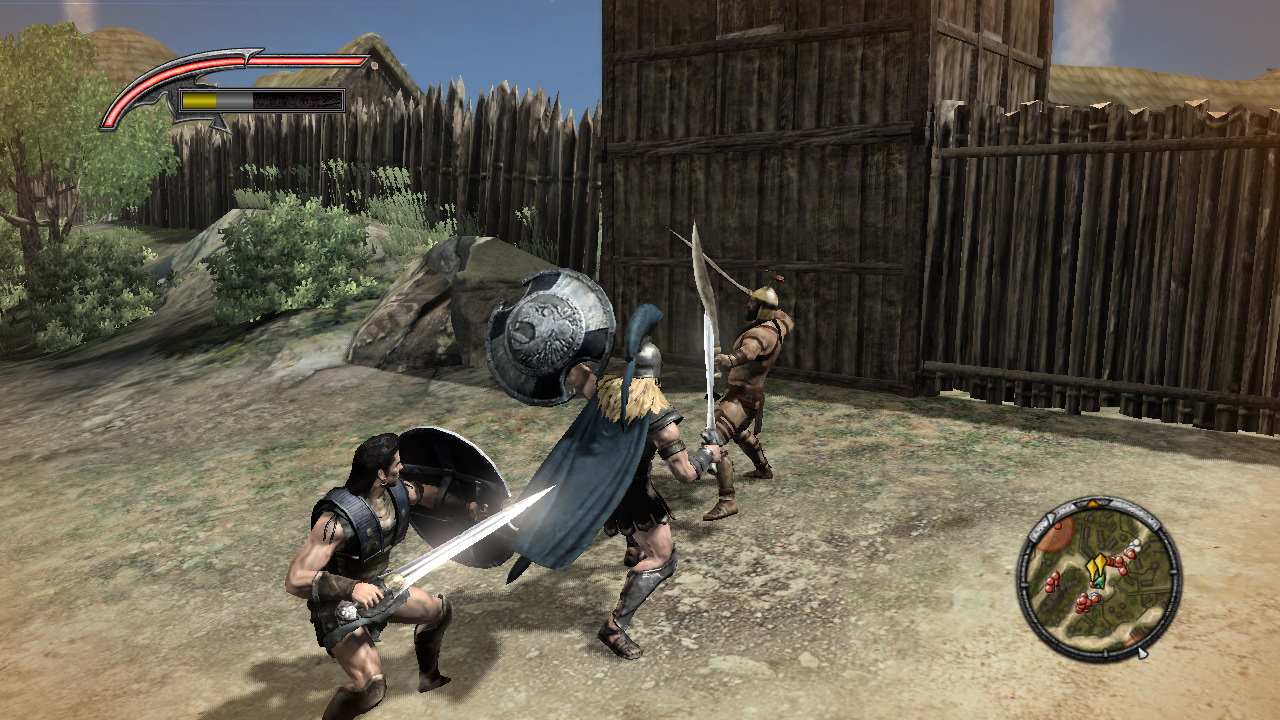Viewport: 1280px width, 720px height.
Task: Click the enemy cluster near the map's bottom center
Action: [x=1085, y=603]
